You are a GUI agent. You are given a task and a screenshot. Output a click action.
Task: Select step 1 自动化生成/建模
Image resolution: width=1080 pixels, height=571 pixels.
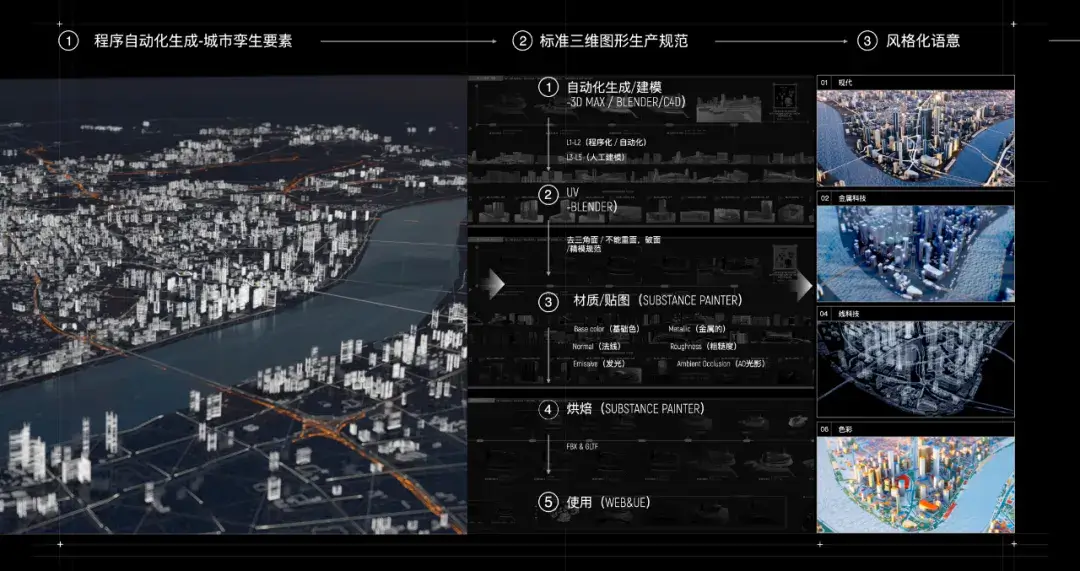tap(614, 88)
